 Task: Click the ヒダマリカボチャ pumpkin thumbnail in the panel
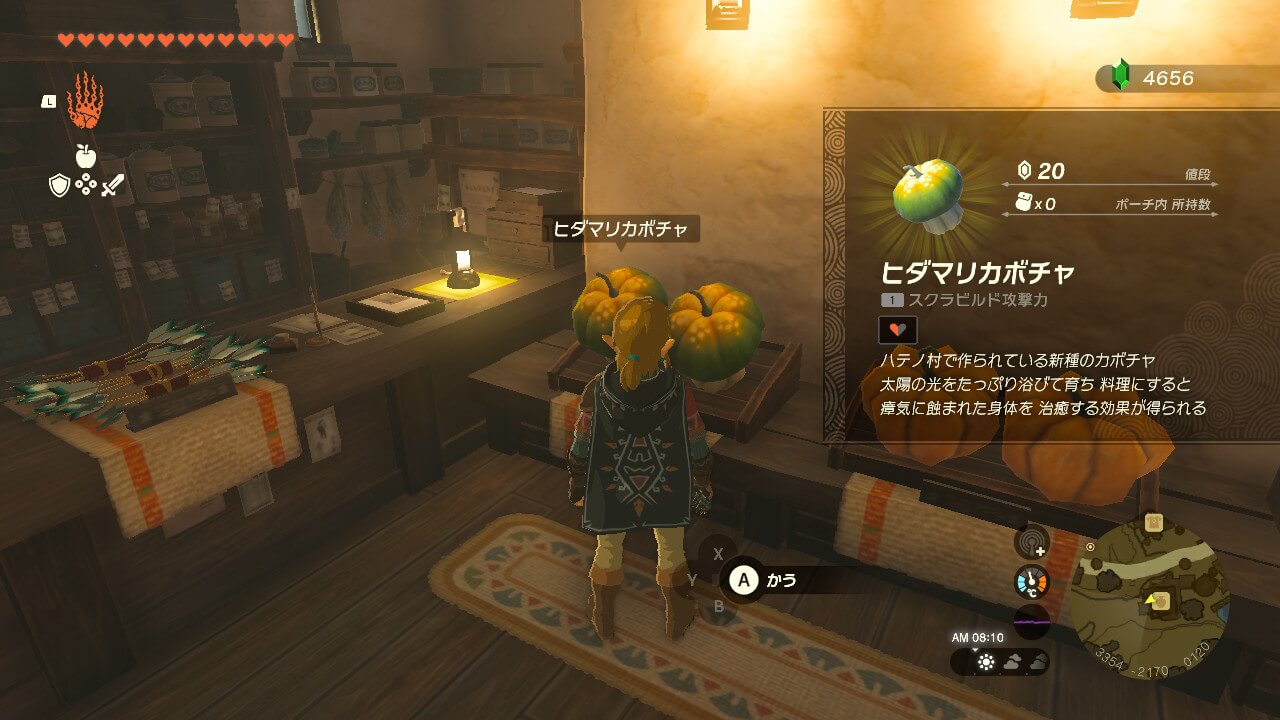(x=927, y=193)
